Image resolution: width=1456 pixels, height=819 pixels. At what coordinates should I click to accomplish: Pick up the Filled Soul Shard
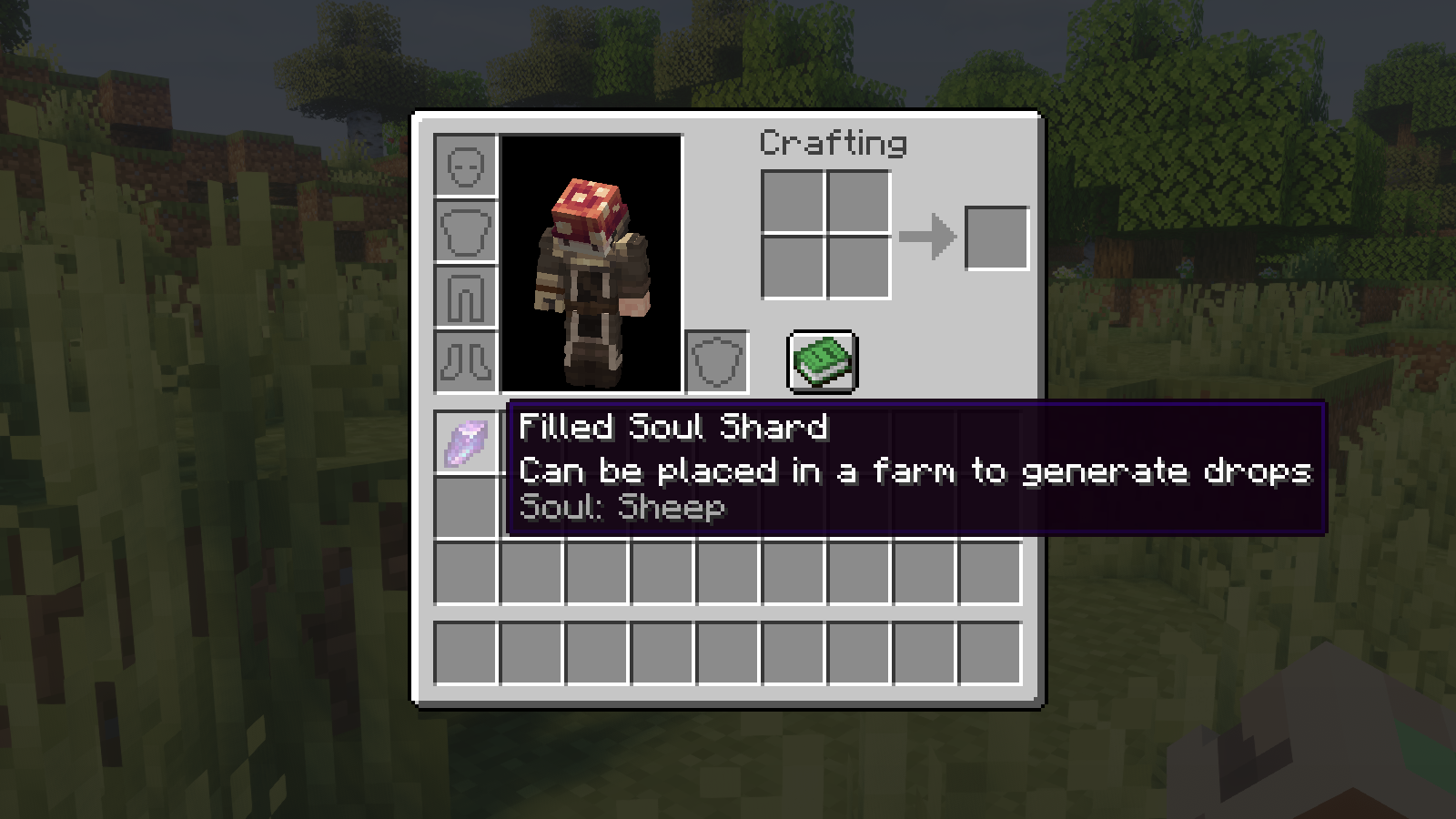(x=466, y=443)
